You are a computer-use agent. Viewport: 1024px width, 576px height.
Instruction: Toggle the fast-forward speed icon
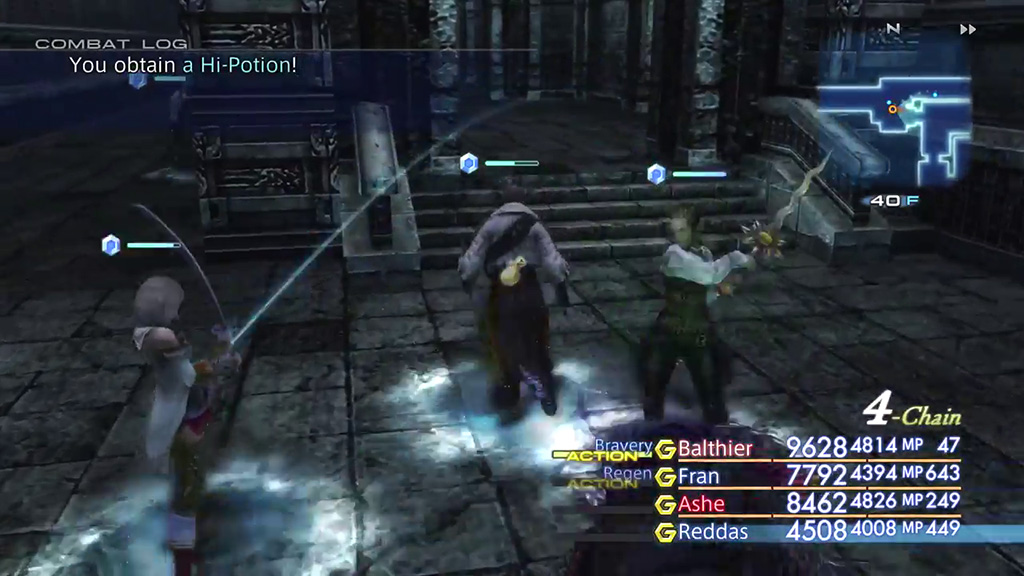point(967,30)
